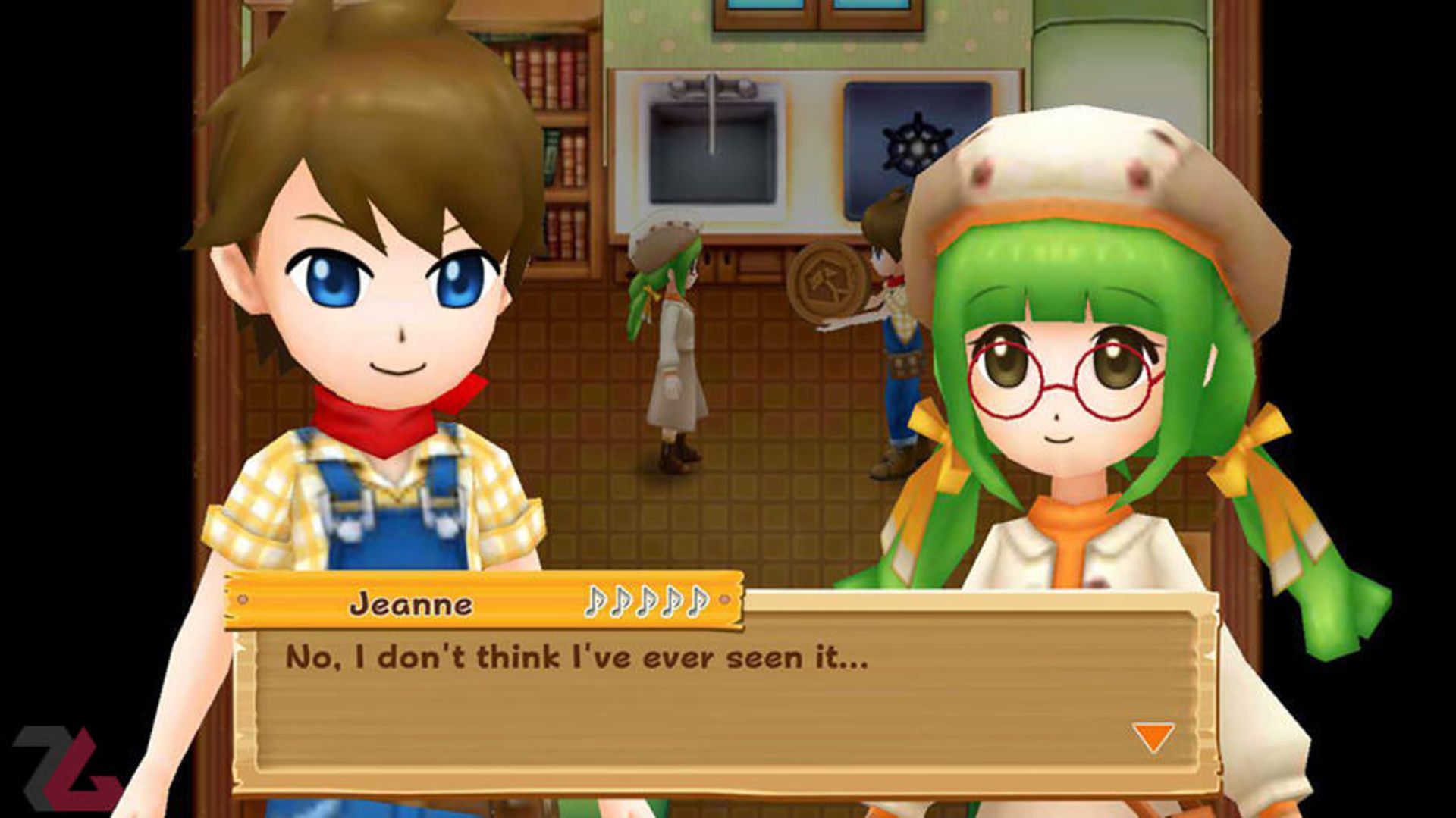Click the second music note to toggle affection display
Image resolution: width=1456 pixels, height=818 pixels.
coord(622,603)
